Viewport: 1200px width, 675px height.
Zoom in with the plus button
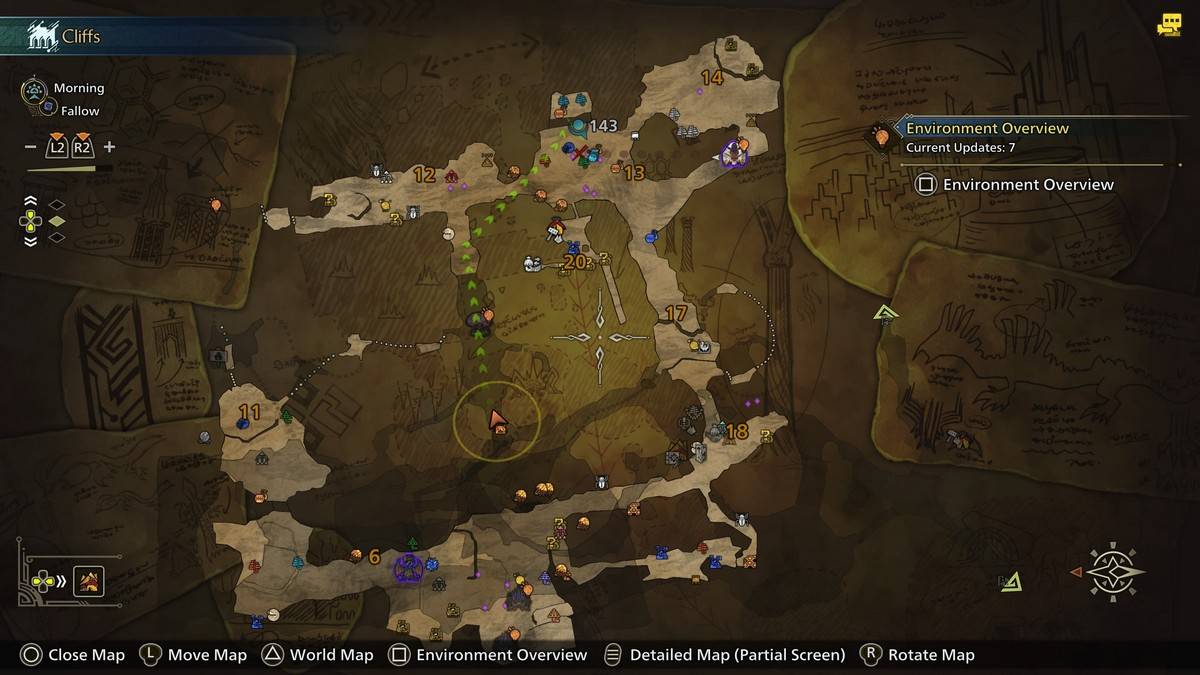109,147
